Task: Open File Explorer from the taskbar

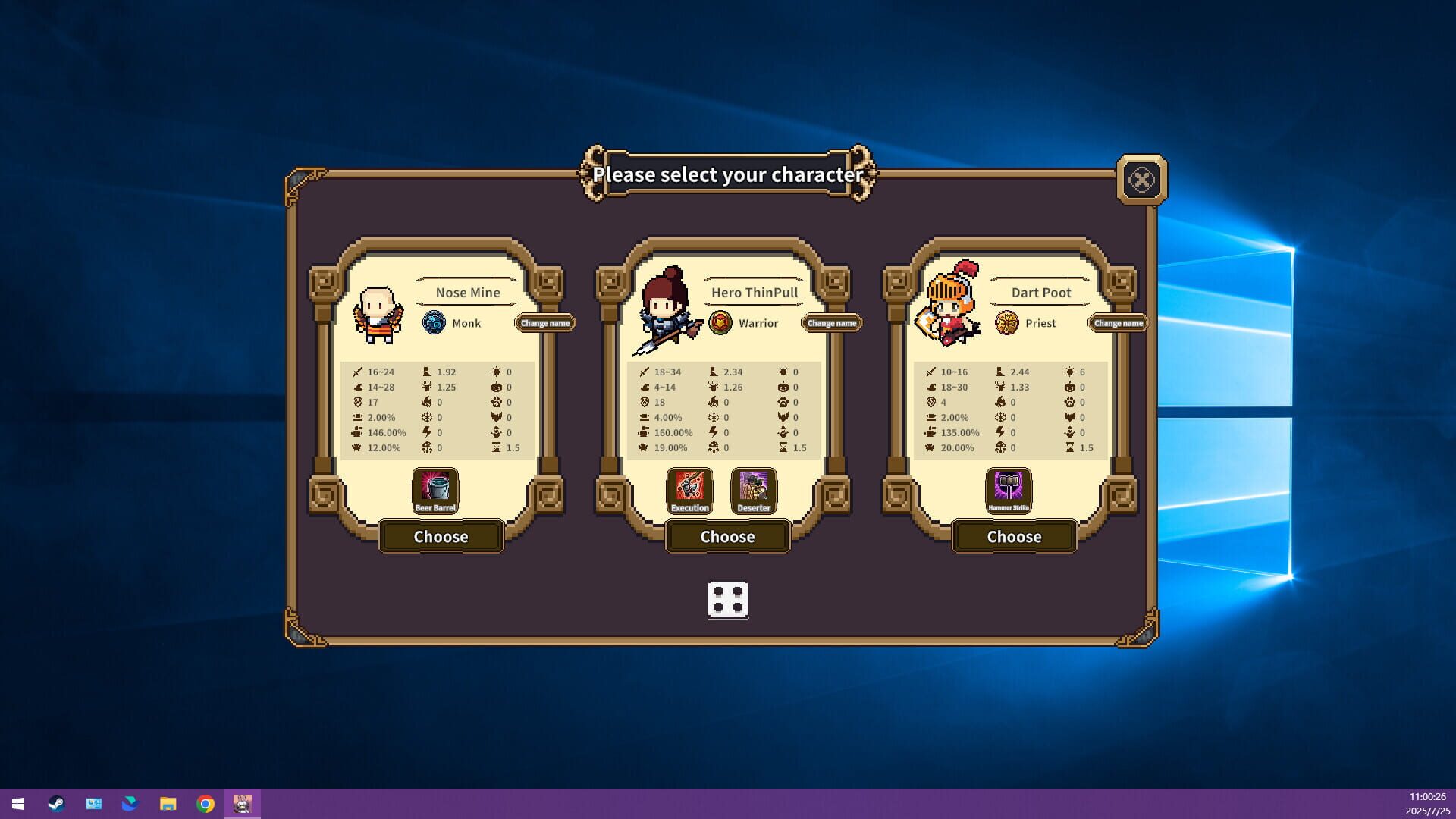Action: click(168, 803)
